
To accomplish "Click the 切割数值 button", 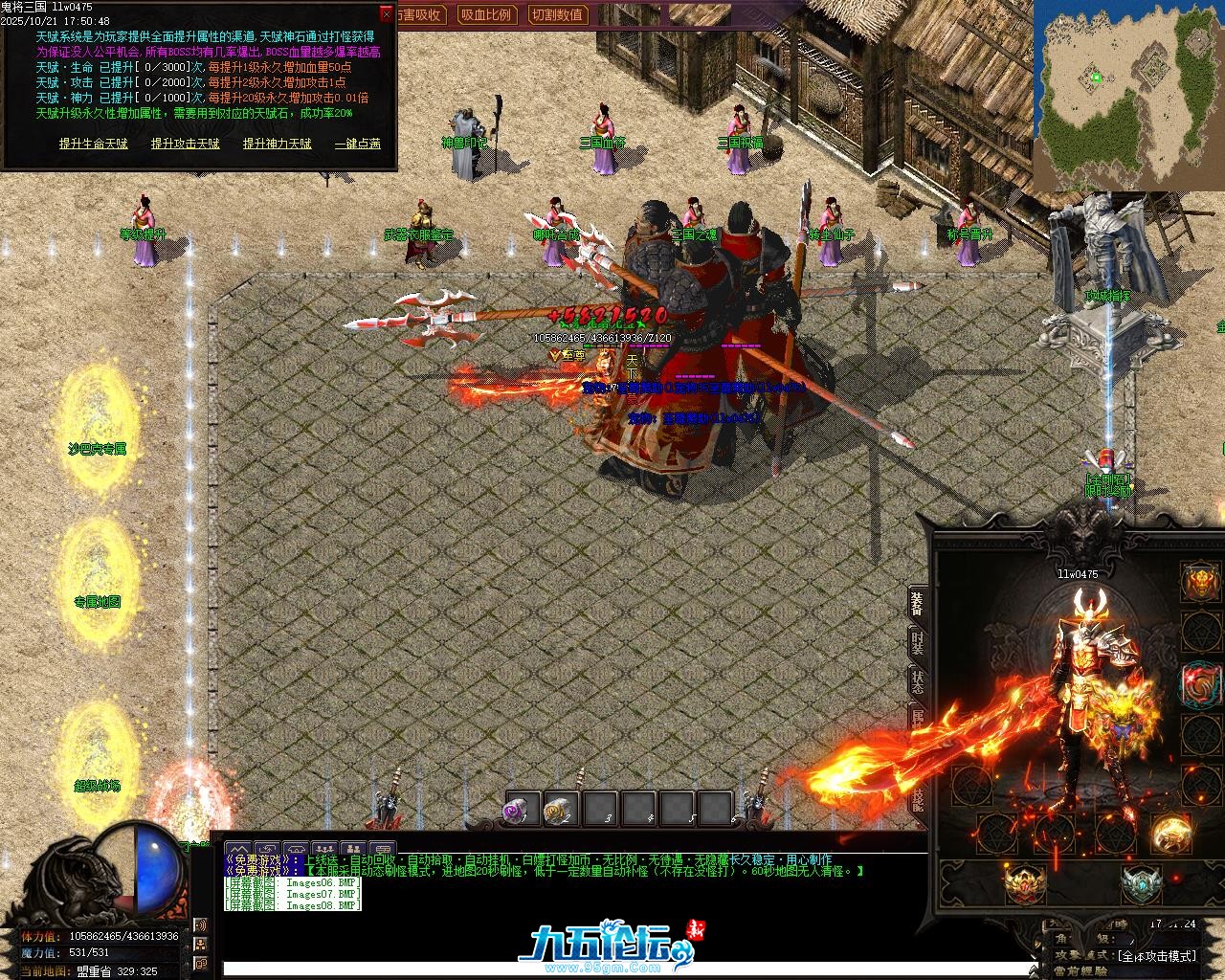I will click(557, 14).
